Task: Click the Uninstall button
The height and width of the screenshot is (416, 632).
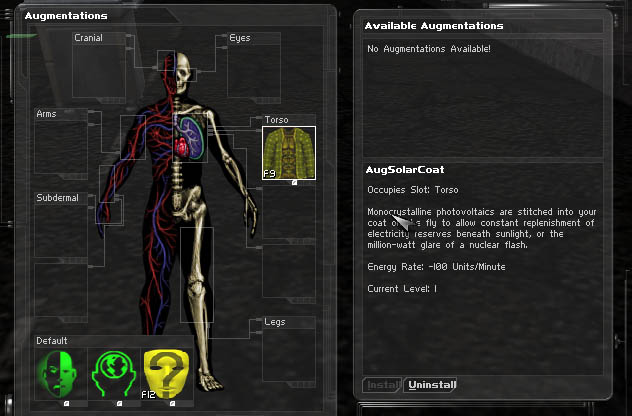Action: (434, 385)
